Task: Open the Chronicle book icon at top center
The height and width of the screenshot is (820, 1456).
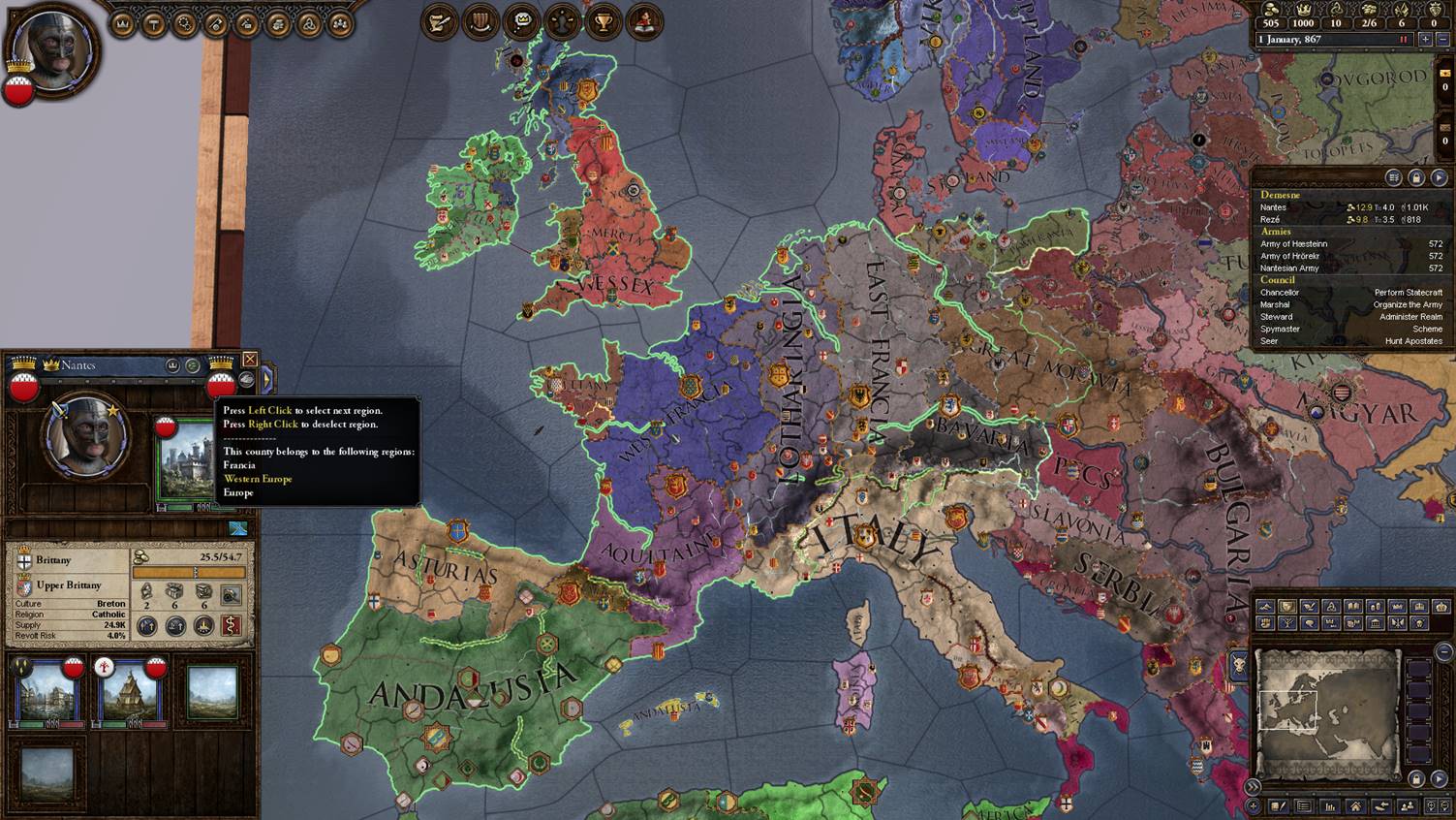Action: click(x=646, y=21)
